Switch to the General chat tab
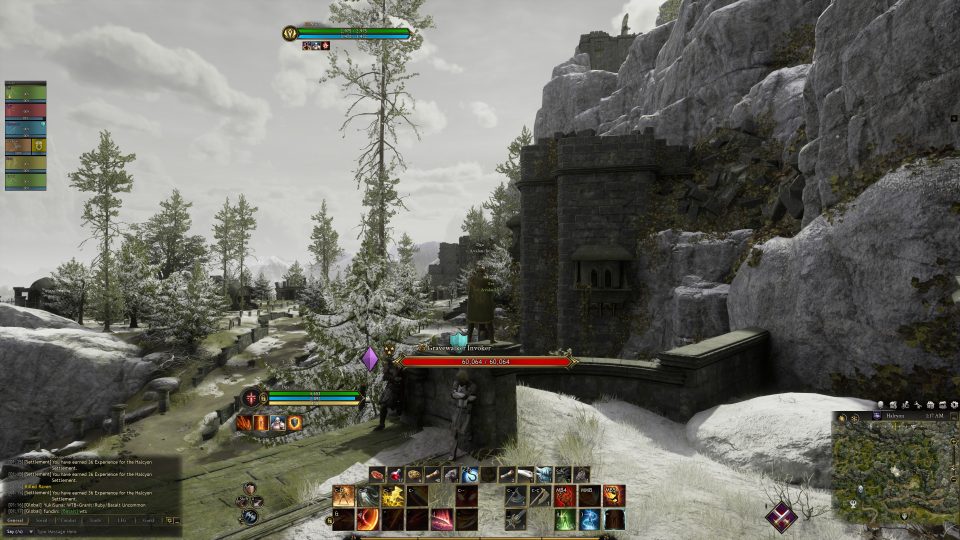The width and height of the screenshot is (960, 540). 16,520
